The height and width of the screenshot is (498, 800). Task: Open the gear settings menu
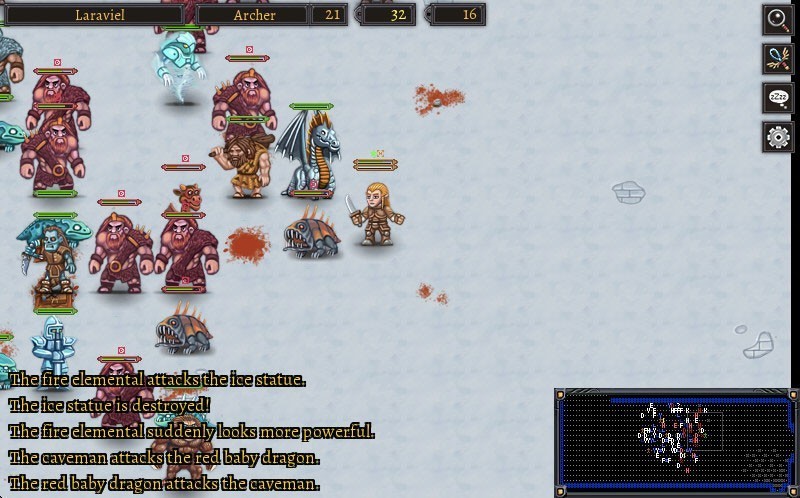(x=777, y=136)
